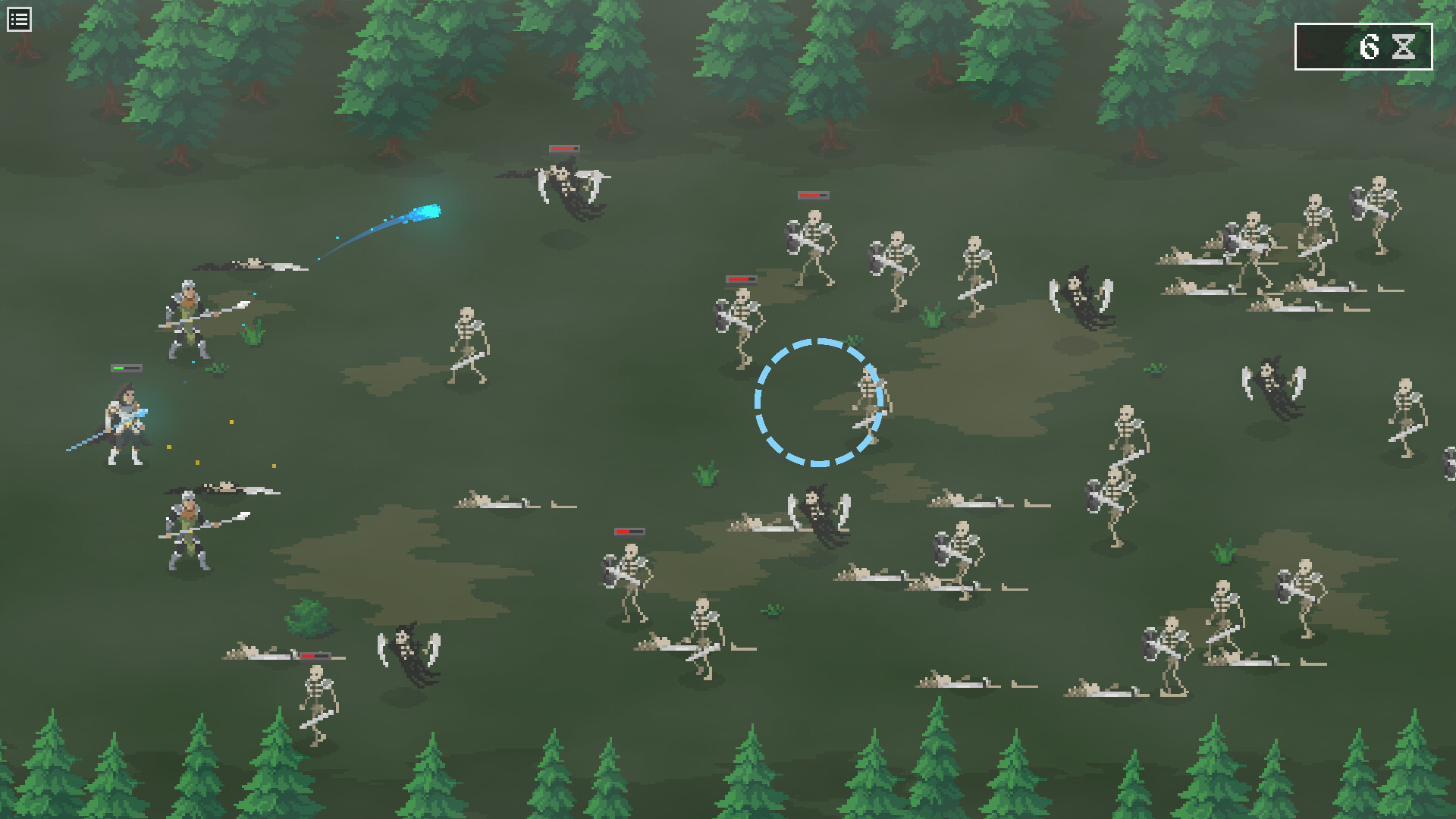Open the game menu in the corner
The image size is (1456, 819).
point(19,18)
